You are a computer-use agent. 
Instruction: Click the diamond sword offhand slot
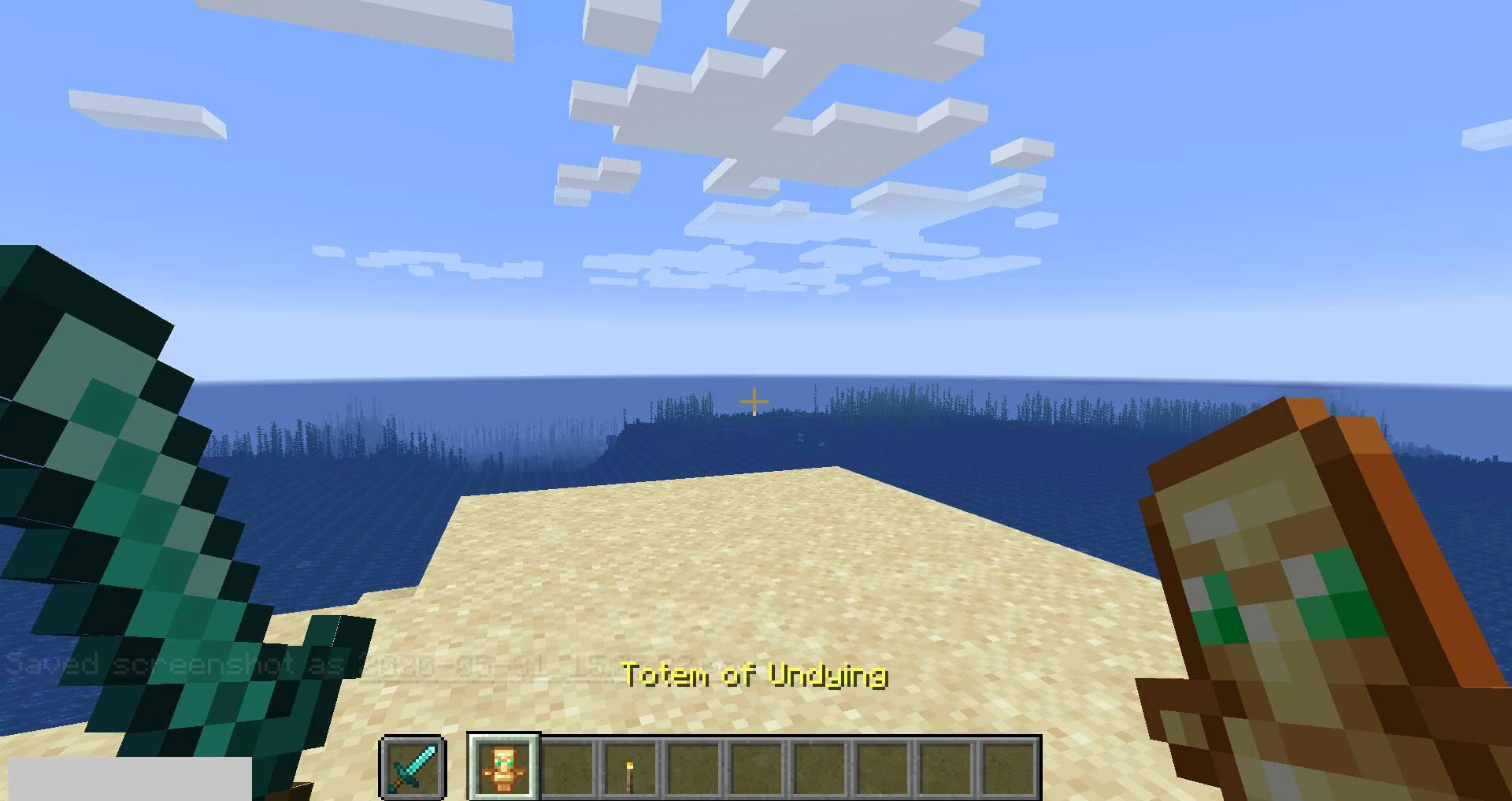413,767
